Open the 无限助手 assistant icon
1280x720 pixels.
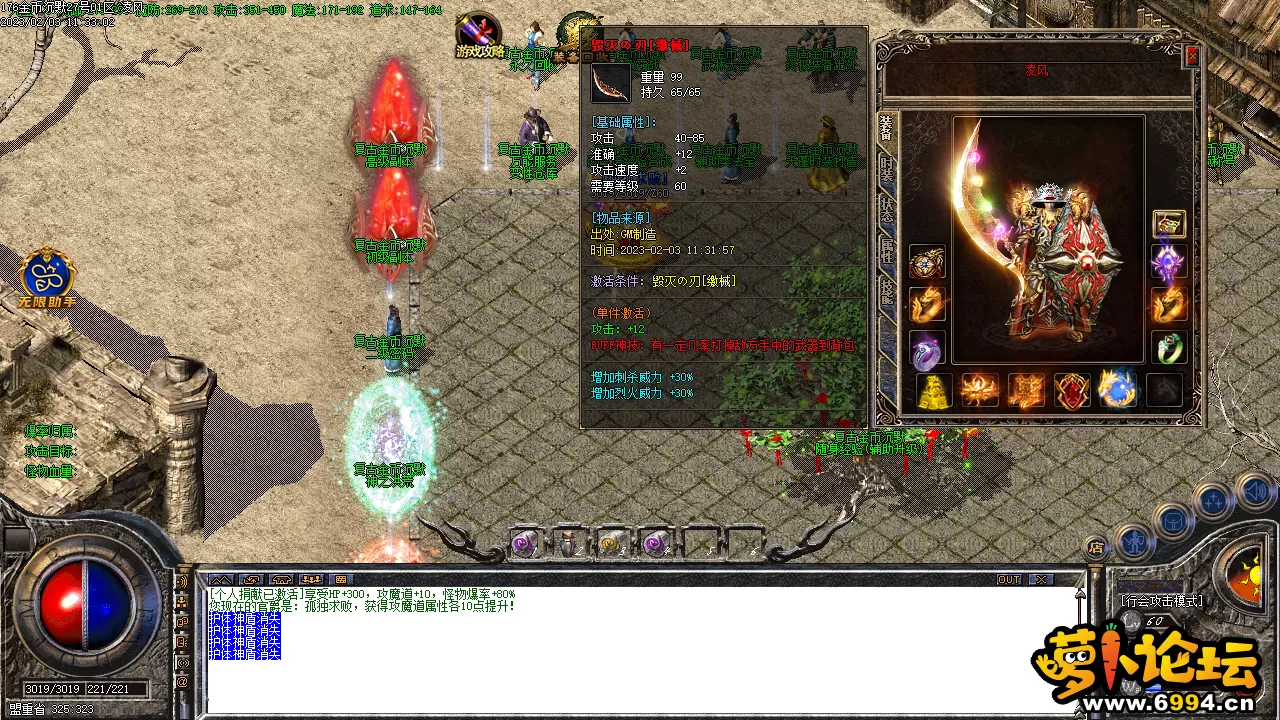click(47, 278)
